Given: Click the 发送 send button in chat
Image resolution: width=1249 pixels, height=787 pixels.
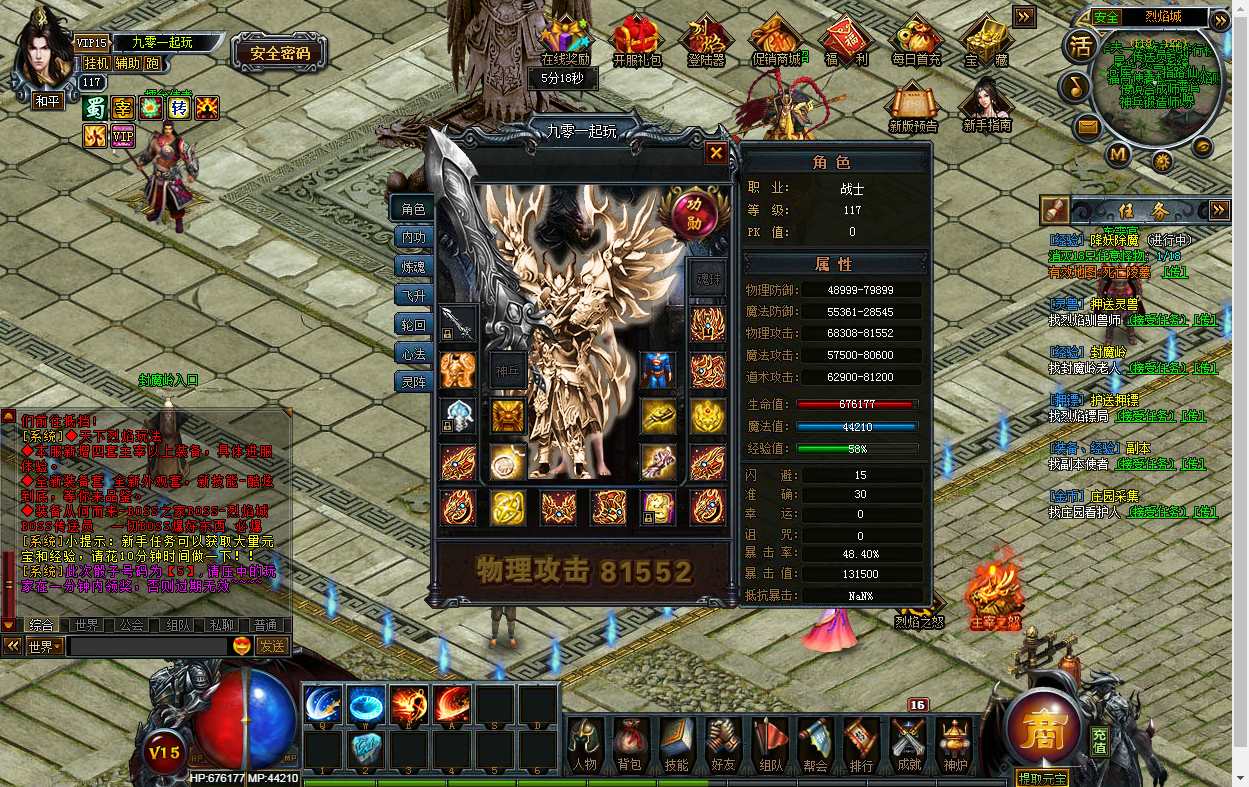Looking at the screenshot, I should (272, 646).
